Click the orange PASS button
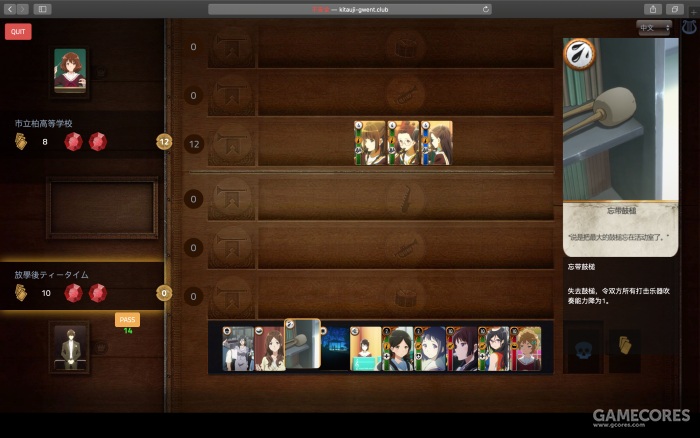 [127, 319]
